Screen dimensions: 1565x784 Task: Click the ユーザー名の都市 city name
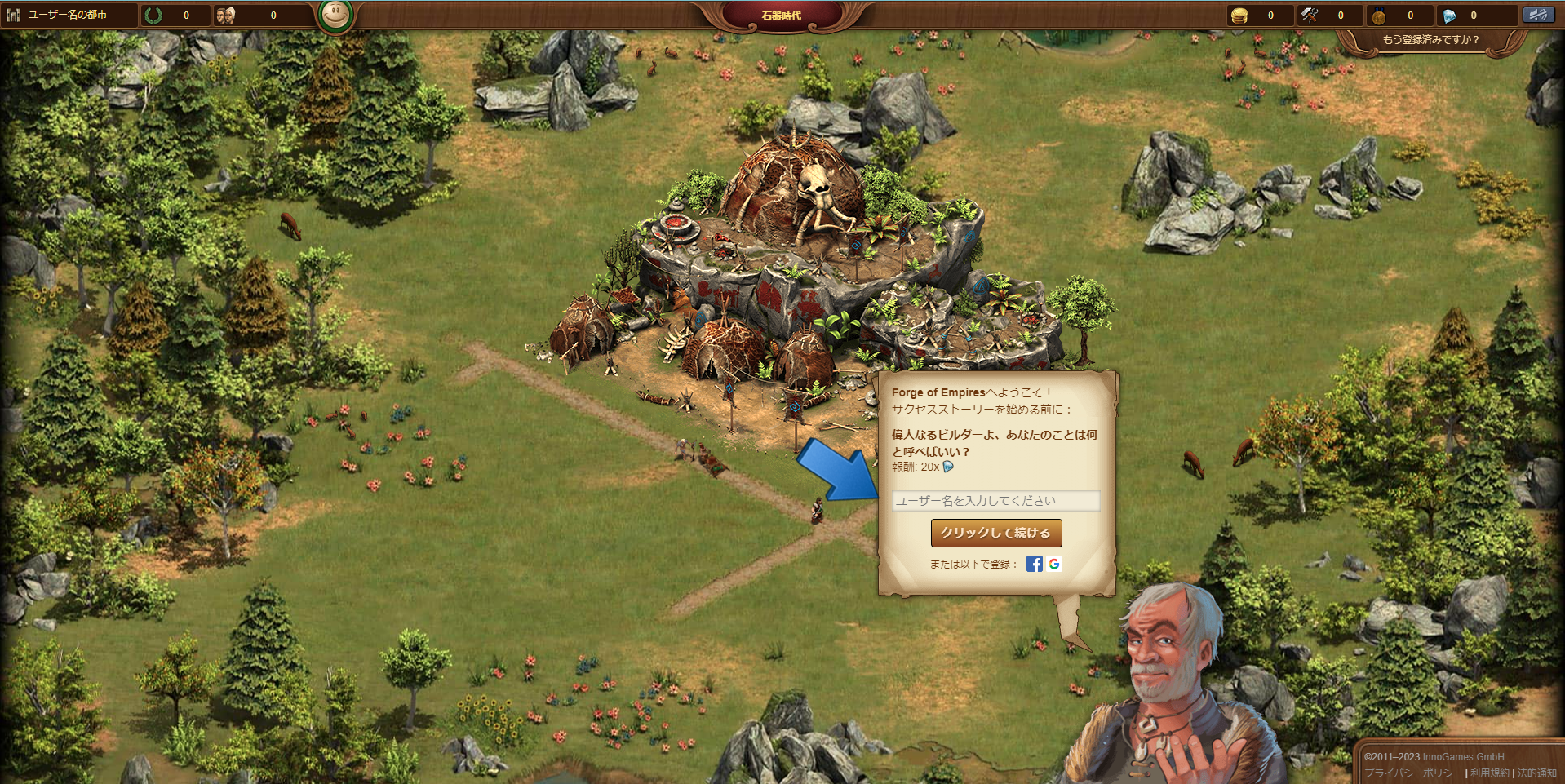point(68,15)
